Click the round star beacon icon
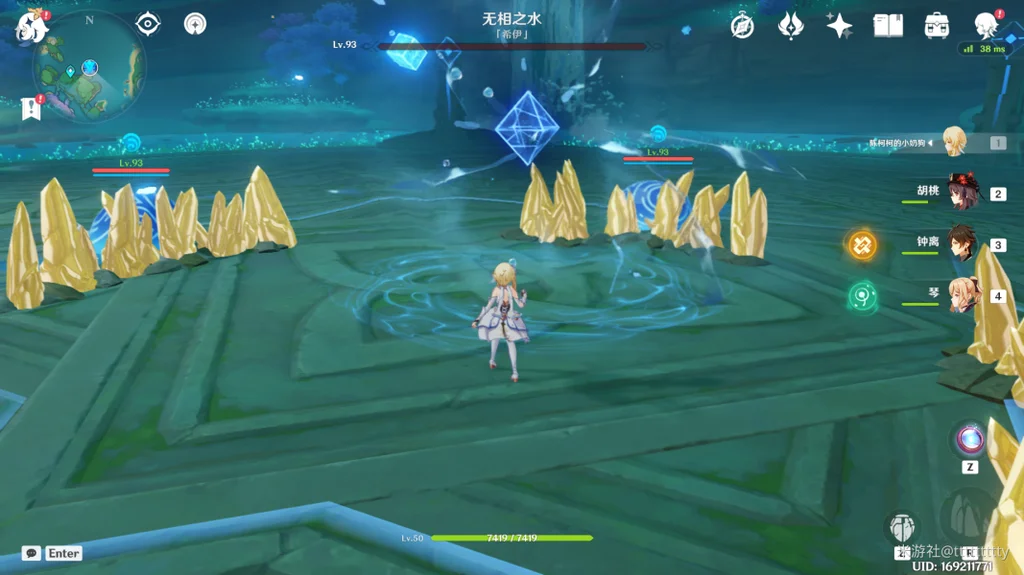Screen dimensions: 1024x575 [196, 24]
